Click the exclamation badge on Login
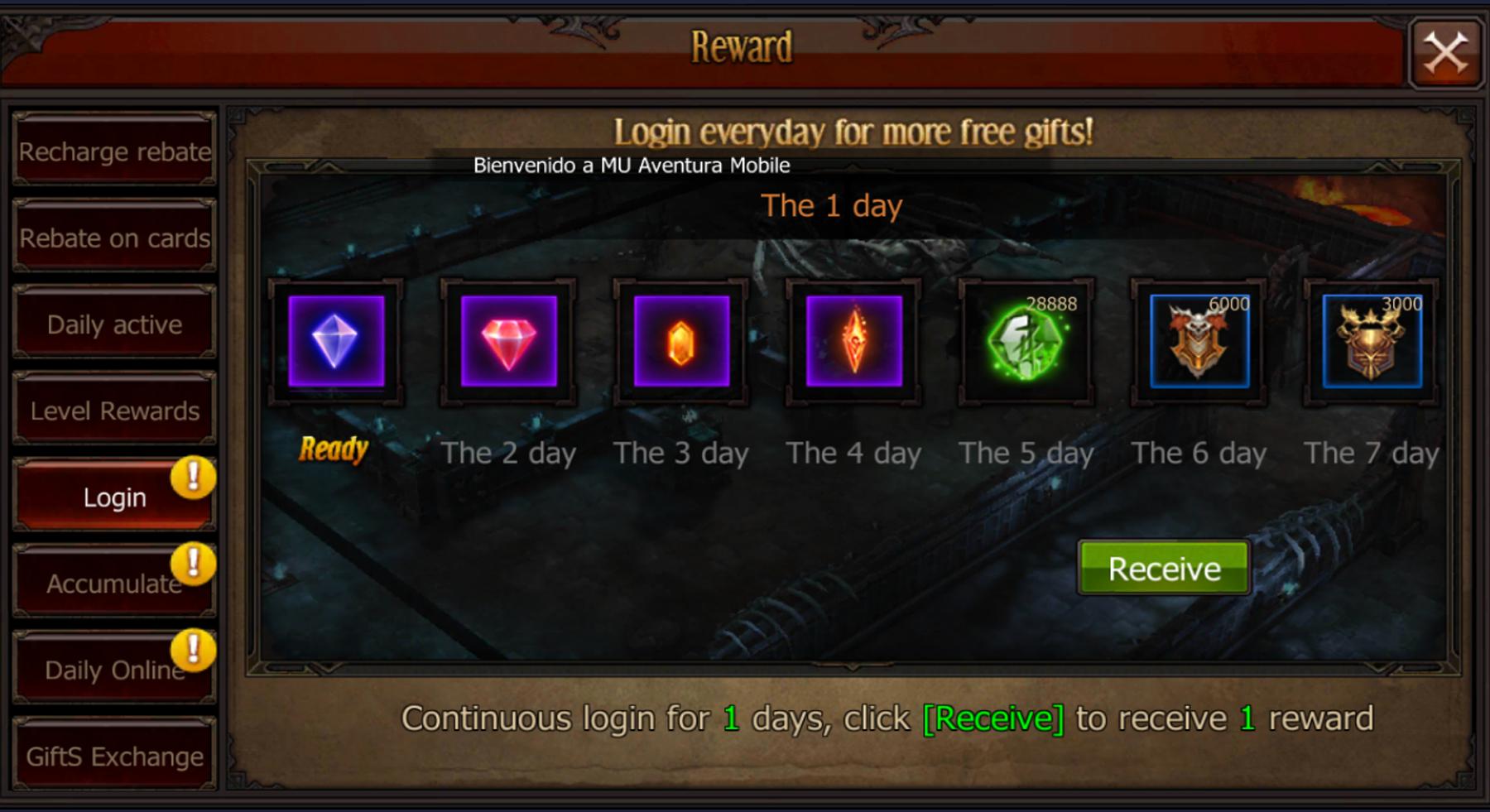This screenshot has height=812, width=1490. click(x=192, y=478)
